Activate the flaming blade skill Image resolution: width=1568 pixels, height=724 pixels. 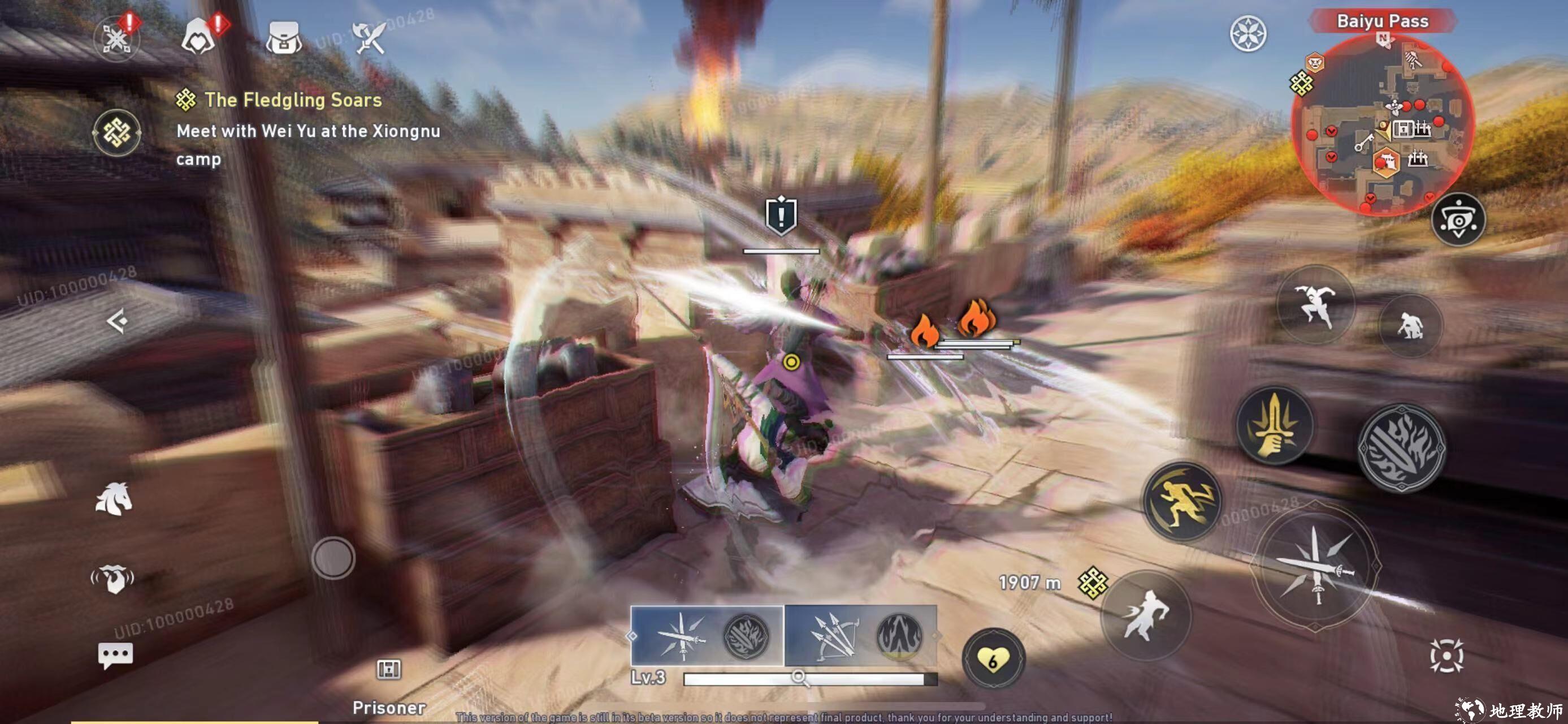click(x=1401, y=447)
